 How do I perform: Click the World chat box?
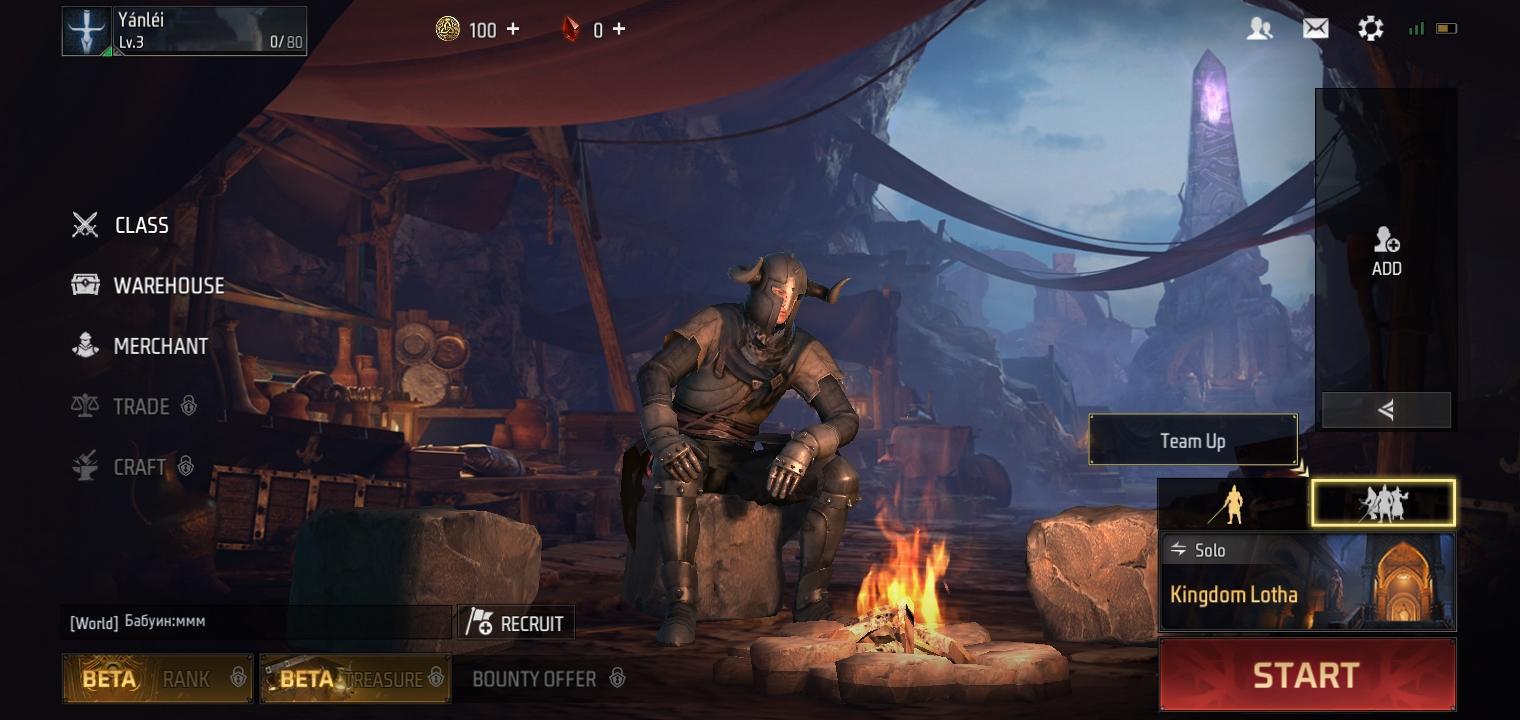(255, 622)
